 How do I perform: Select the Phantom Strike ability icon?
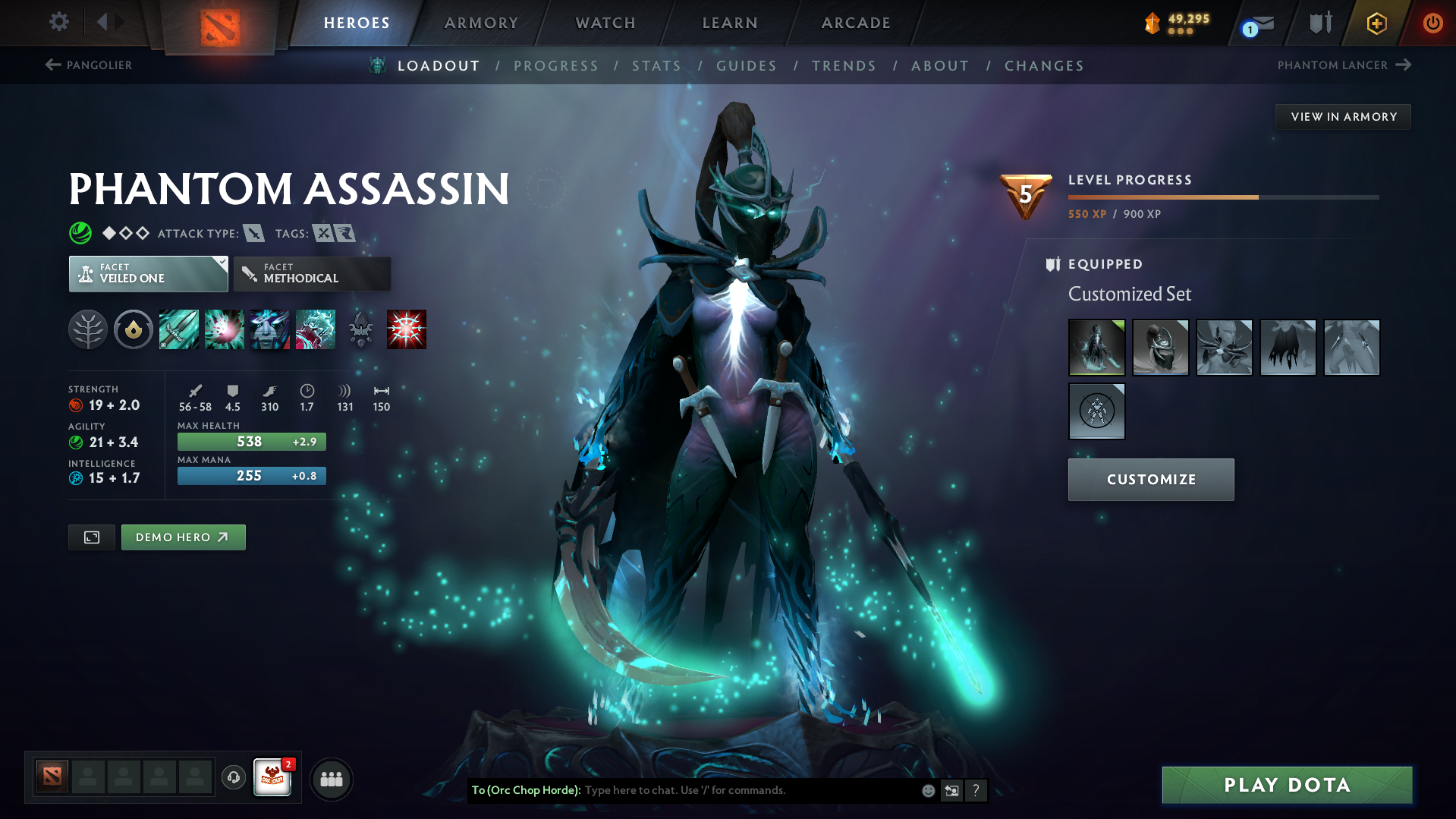[x=225, y=329]
